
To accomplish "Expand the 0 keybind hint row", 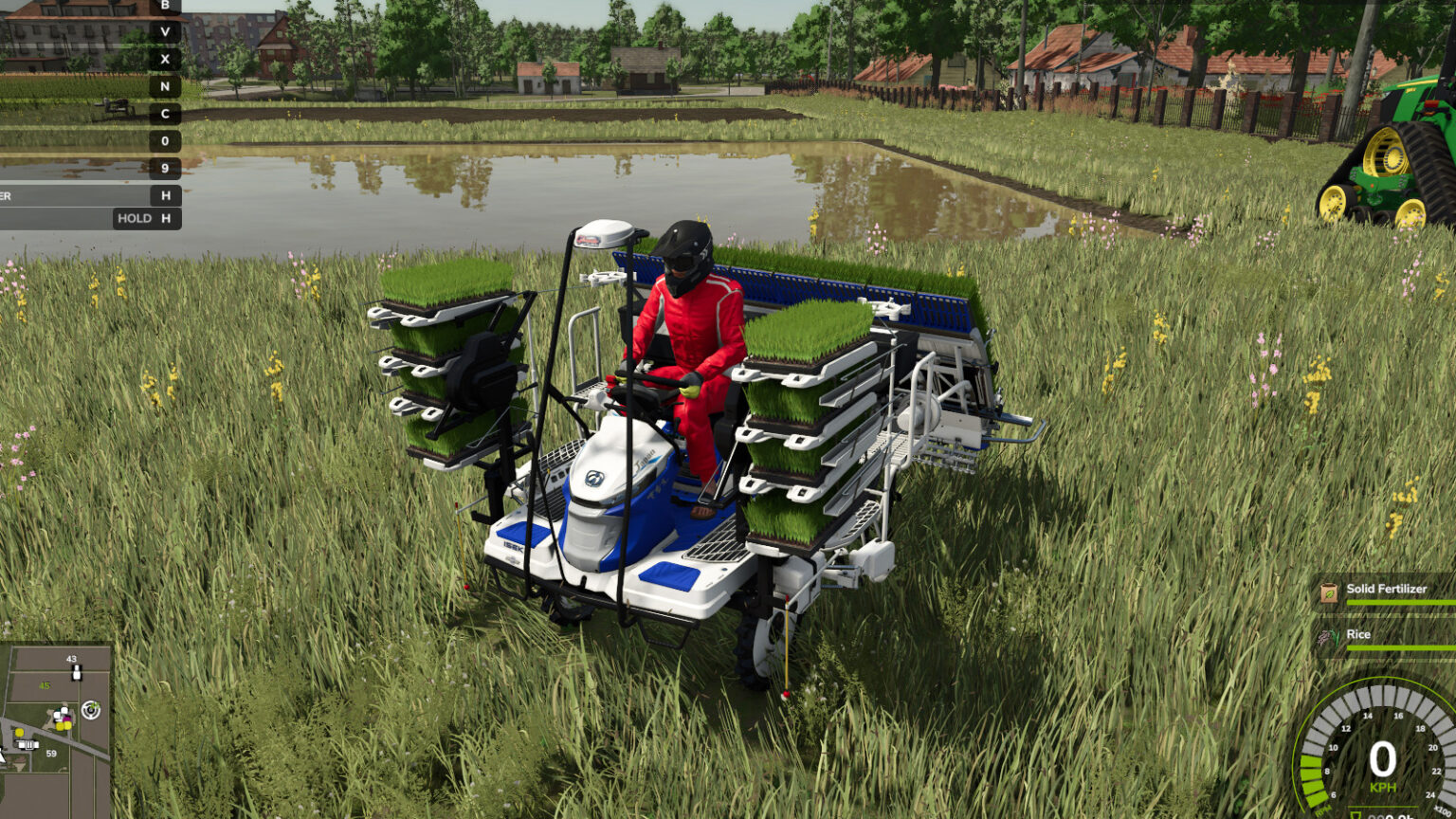I will (166, 139).
